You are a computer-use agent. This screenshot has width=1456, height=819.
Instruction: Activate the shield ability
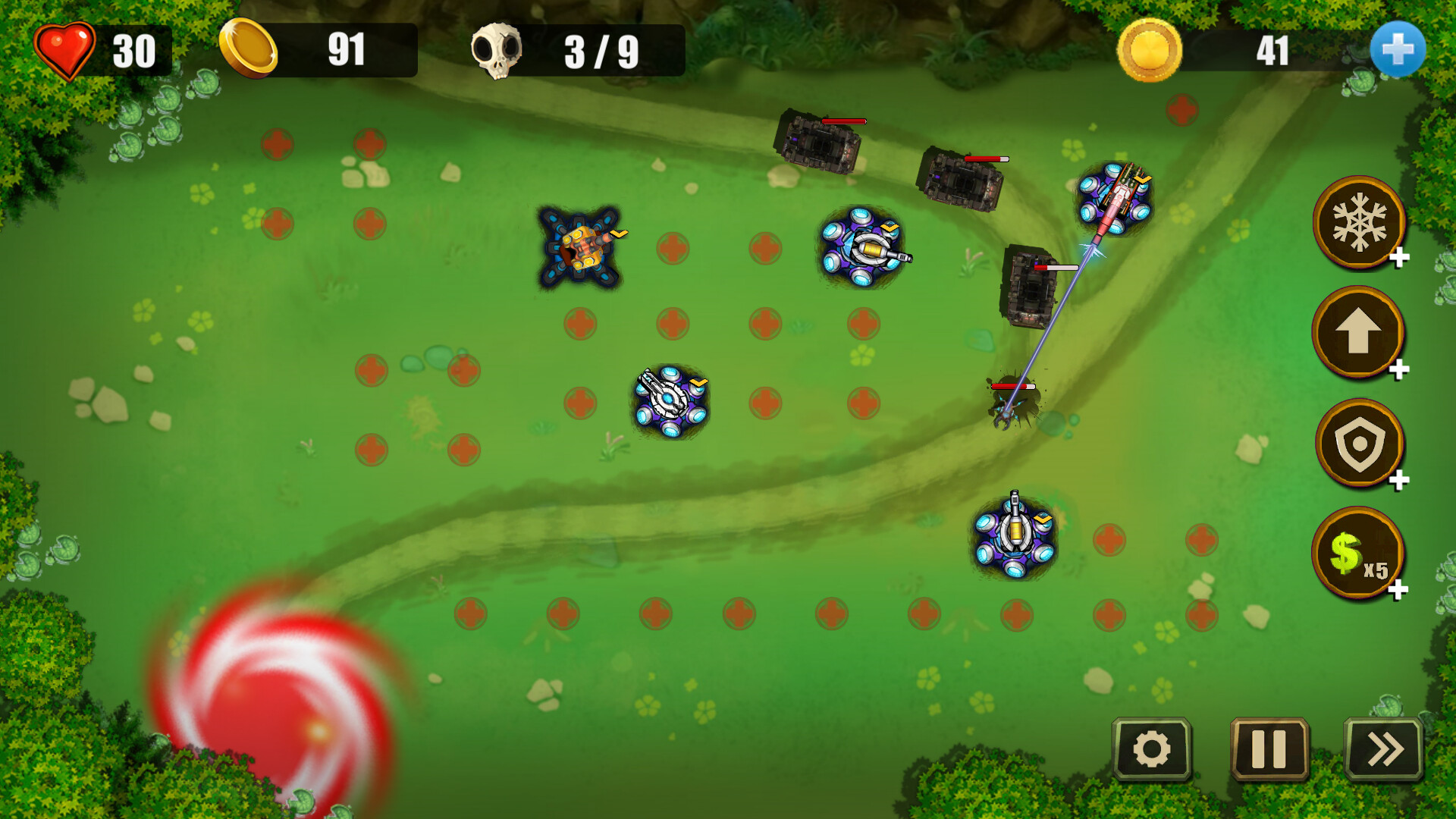(x=1358, y=444)
